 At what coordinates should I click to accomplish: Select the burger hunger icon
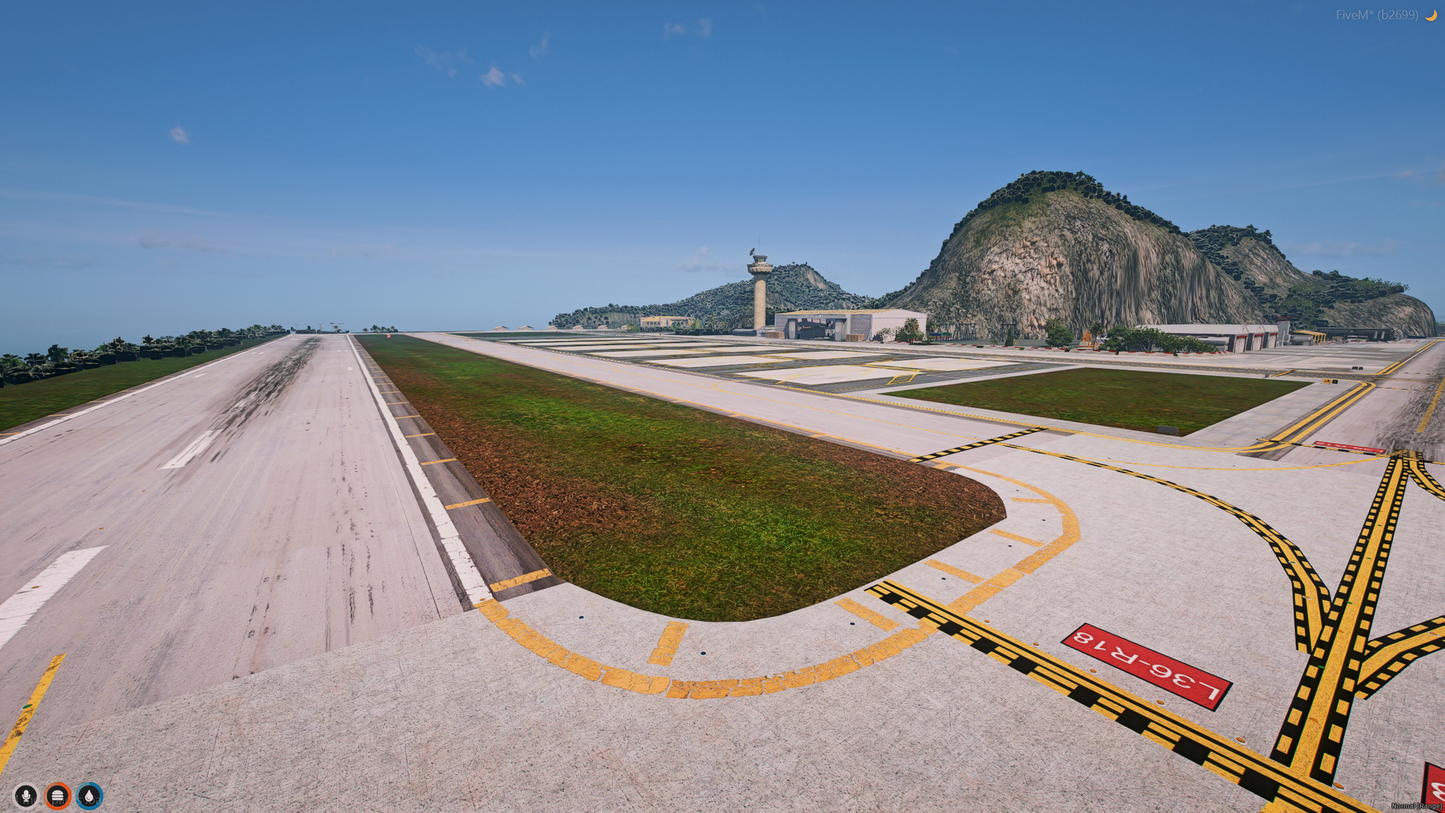[x=58, y=795]
